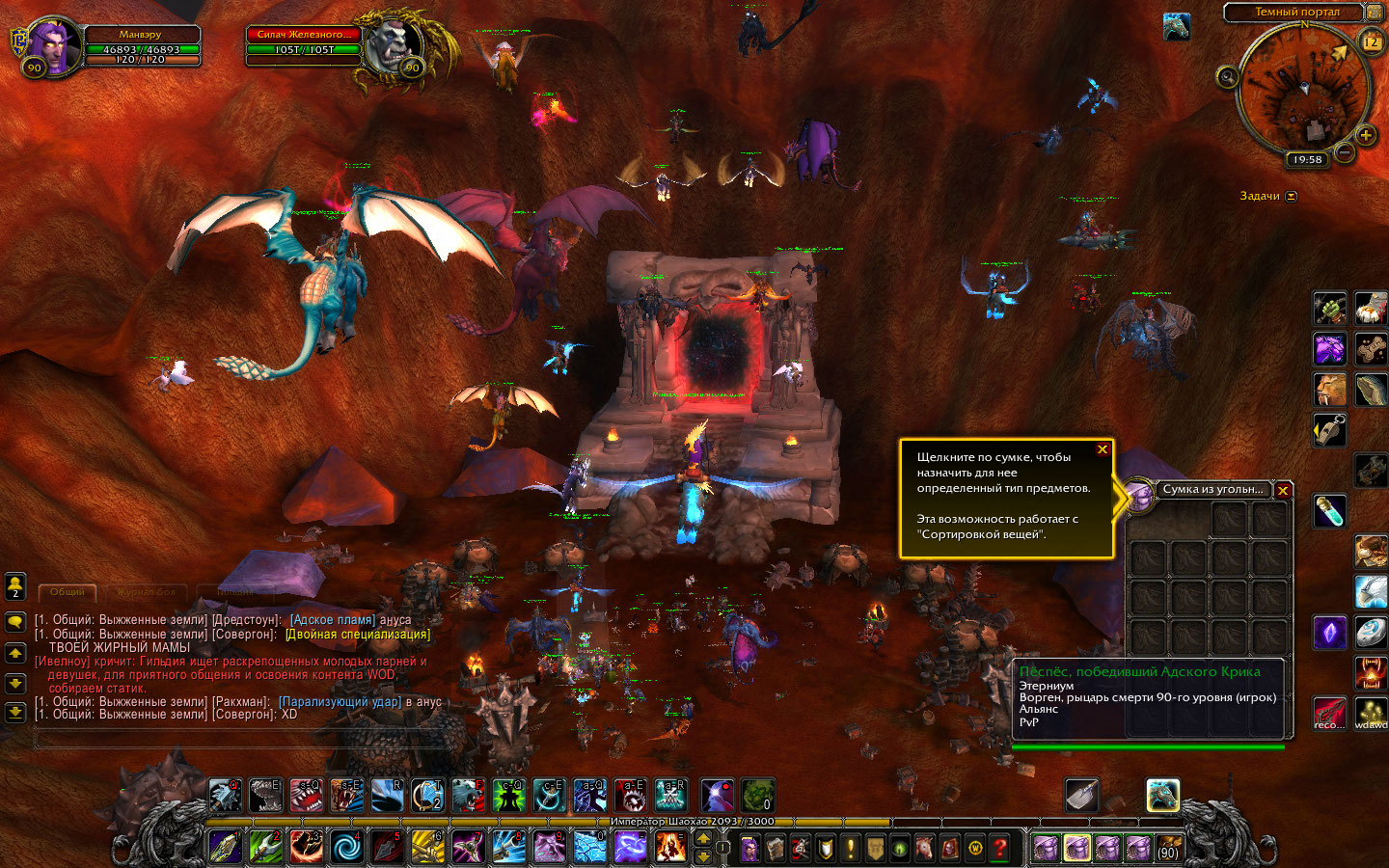Use the whistle item on side bar

point(1329,431)
